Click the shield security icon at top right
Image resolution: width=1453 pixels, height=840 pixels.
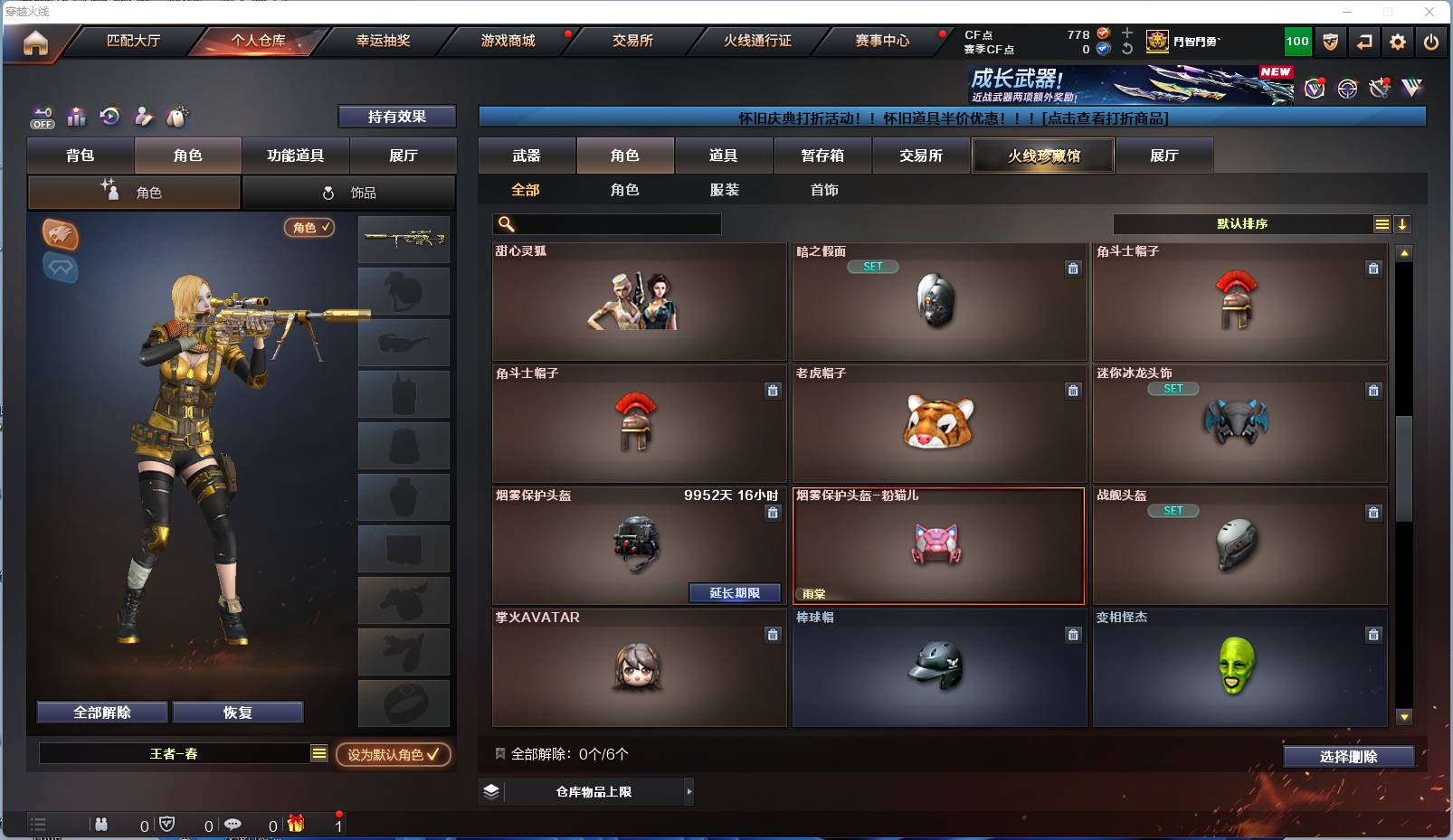pos(1330,42)
